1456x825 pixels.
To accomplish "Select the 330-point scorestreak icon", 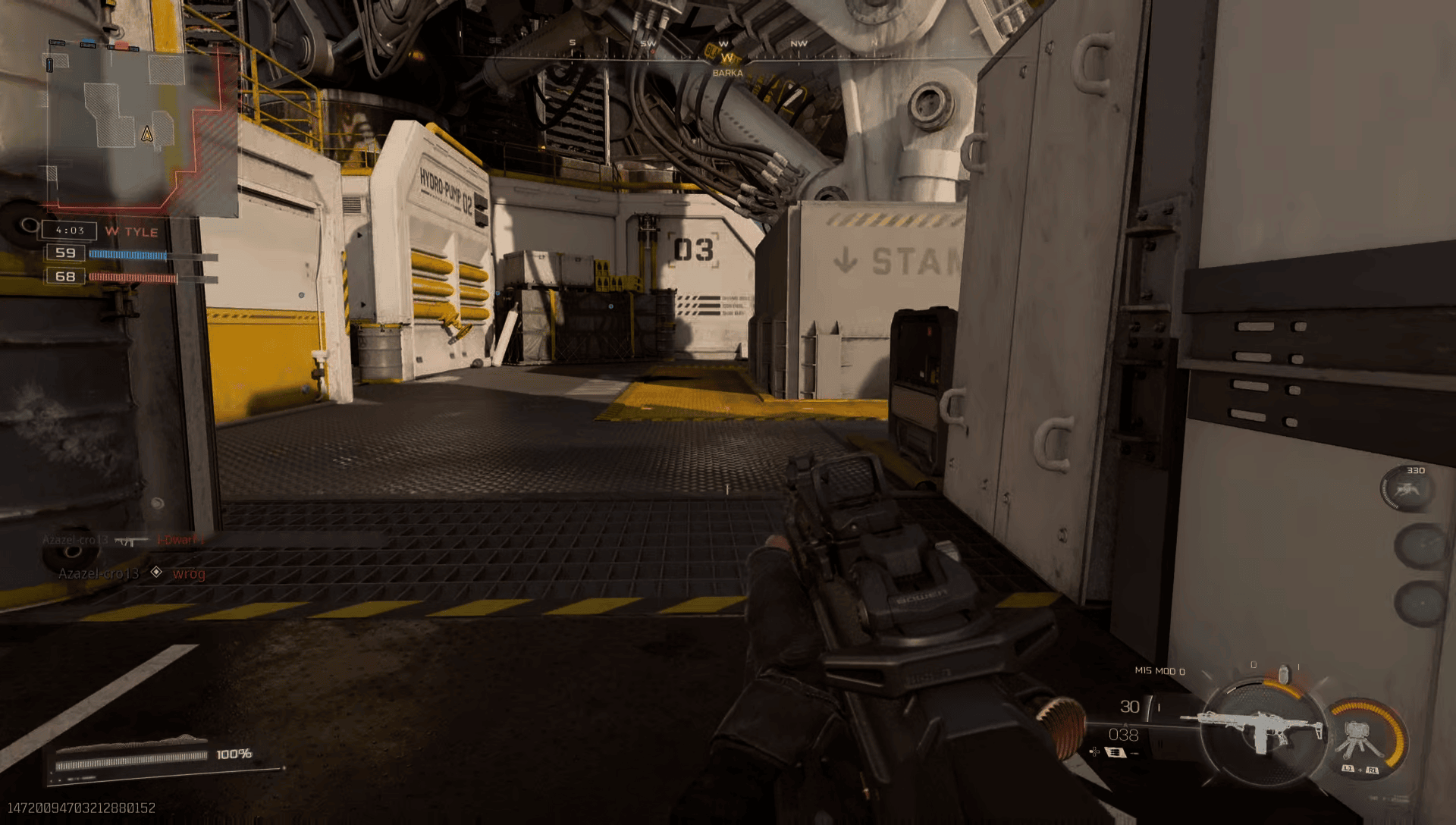I will point(1407,489).
